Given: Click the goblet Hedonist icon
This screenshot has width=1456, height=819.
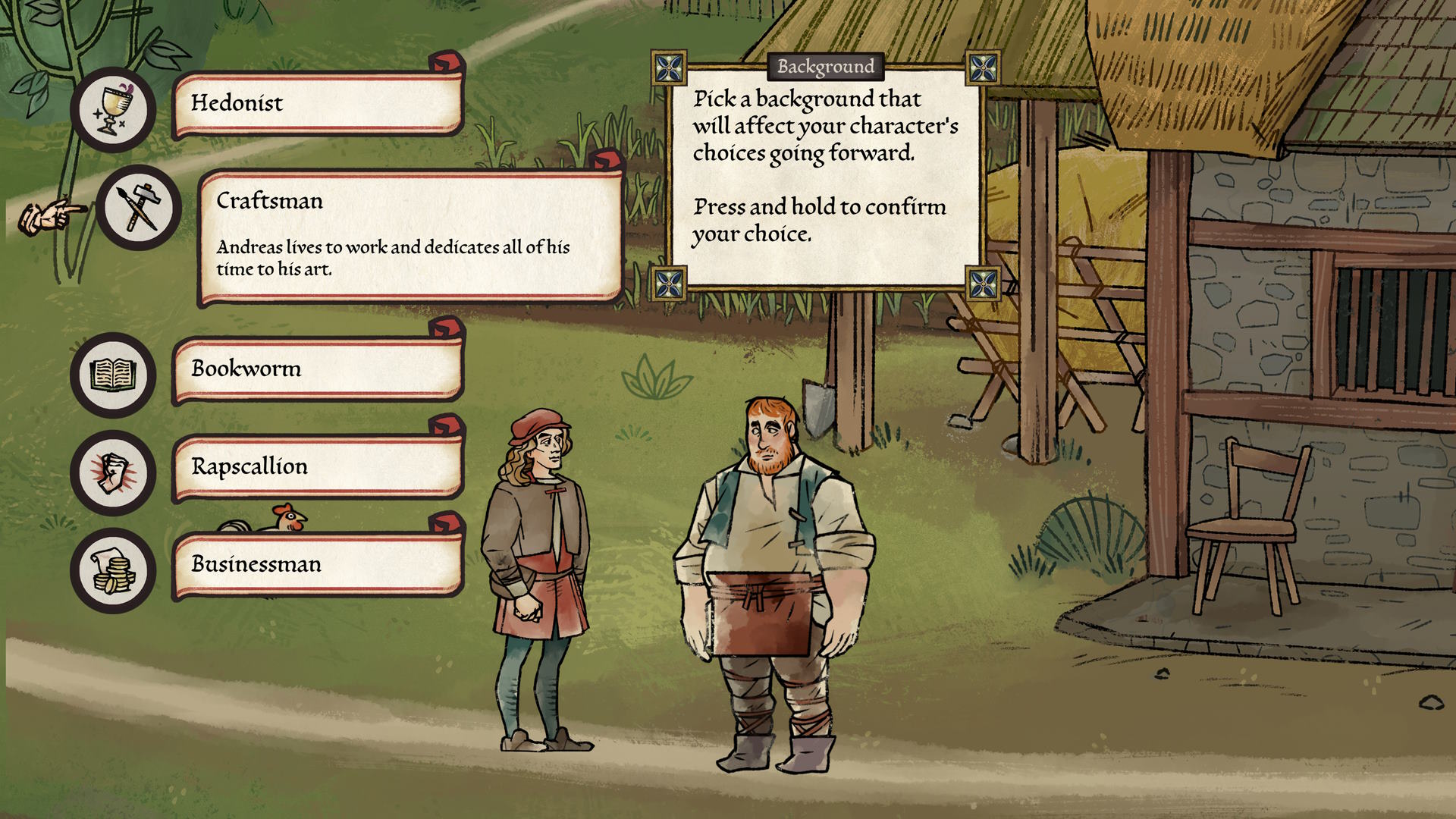Looking at the screenshot, I should click(x=114, y=109).
